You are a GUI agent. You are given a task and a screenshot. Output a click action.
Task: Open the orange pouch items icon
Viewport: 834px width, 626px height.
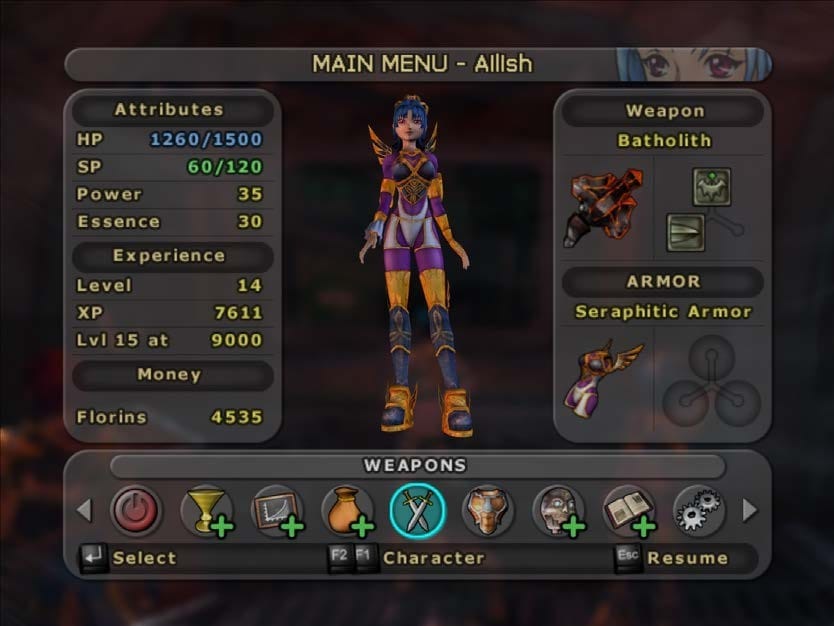(346, 510)
